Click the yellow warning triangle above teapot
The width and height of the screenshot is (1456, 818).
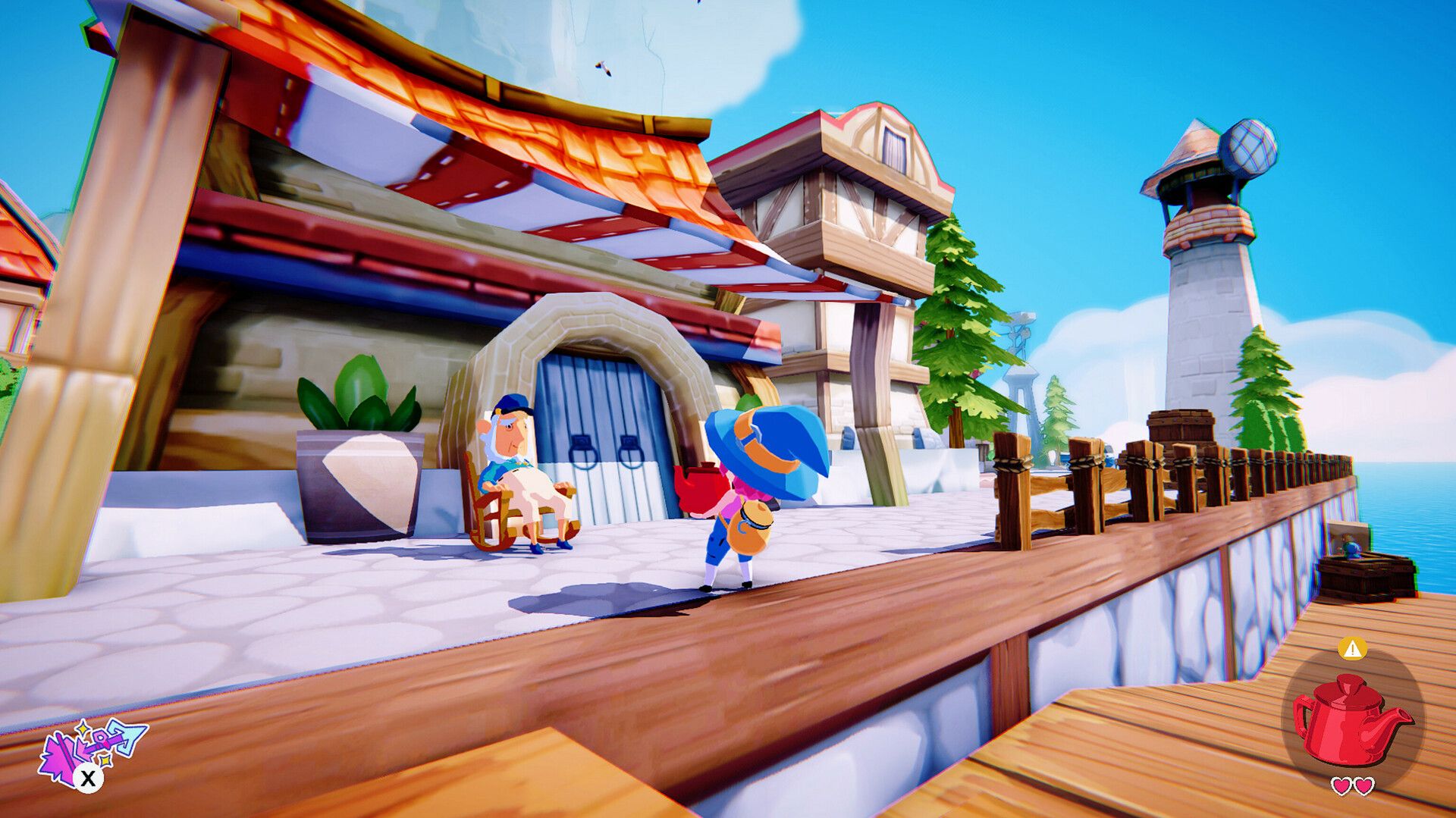[x=1352, y=650]
